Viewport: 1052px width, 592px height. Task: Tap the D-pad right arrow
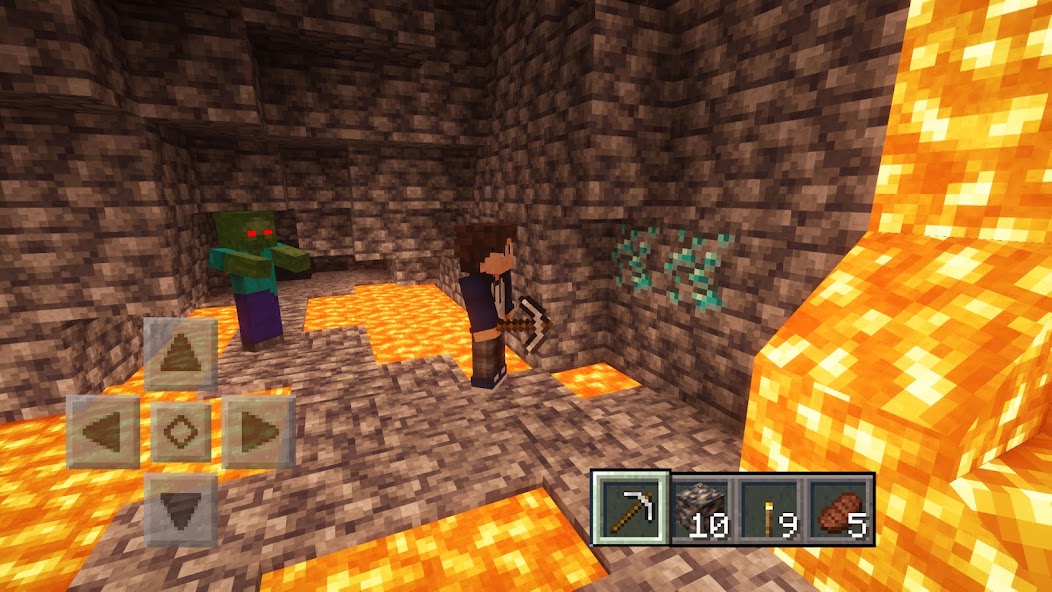pos(258,432)
